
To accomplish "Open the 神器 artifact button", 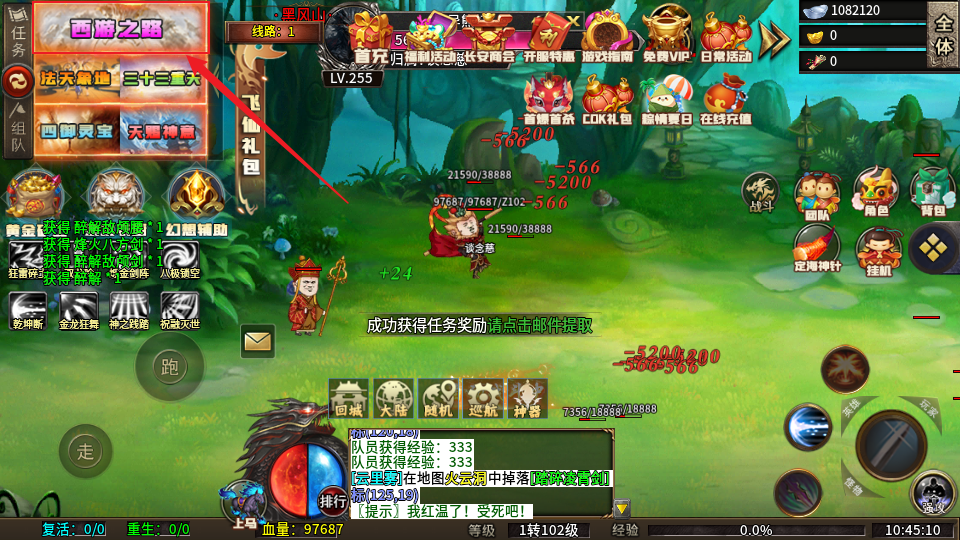I will coord(527,398).
